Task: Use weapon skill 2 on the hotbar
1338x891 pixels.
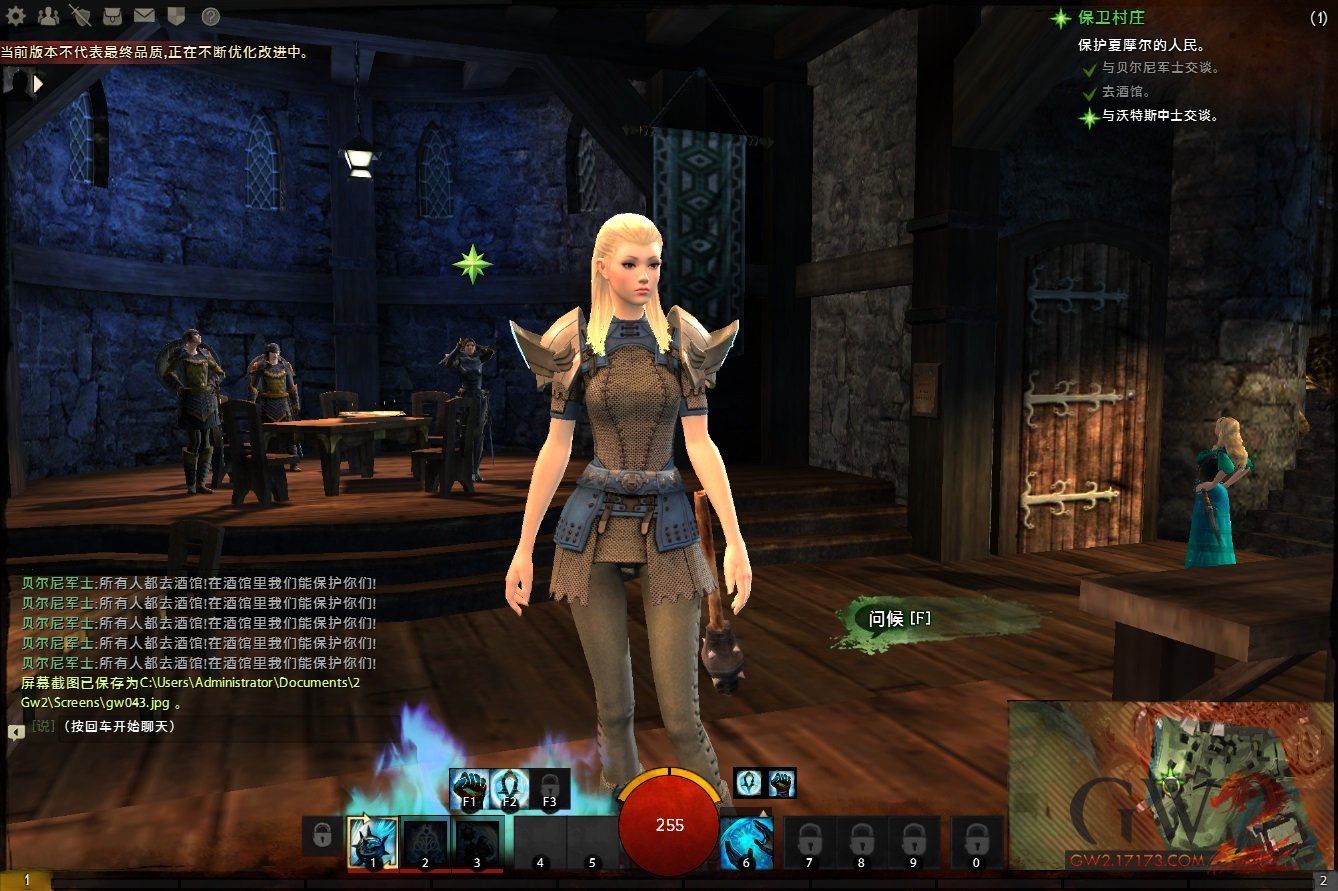Action: (425, 841)
